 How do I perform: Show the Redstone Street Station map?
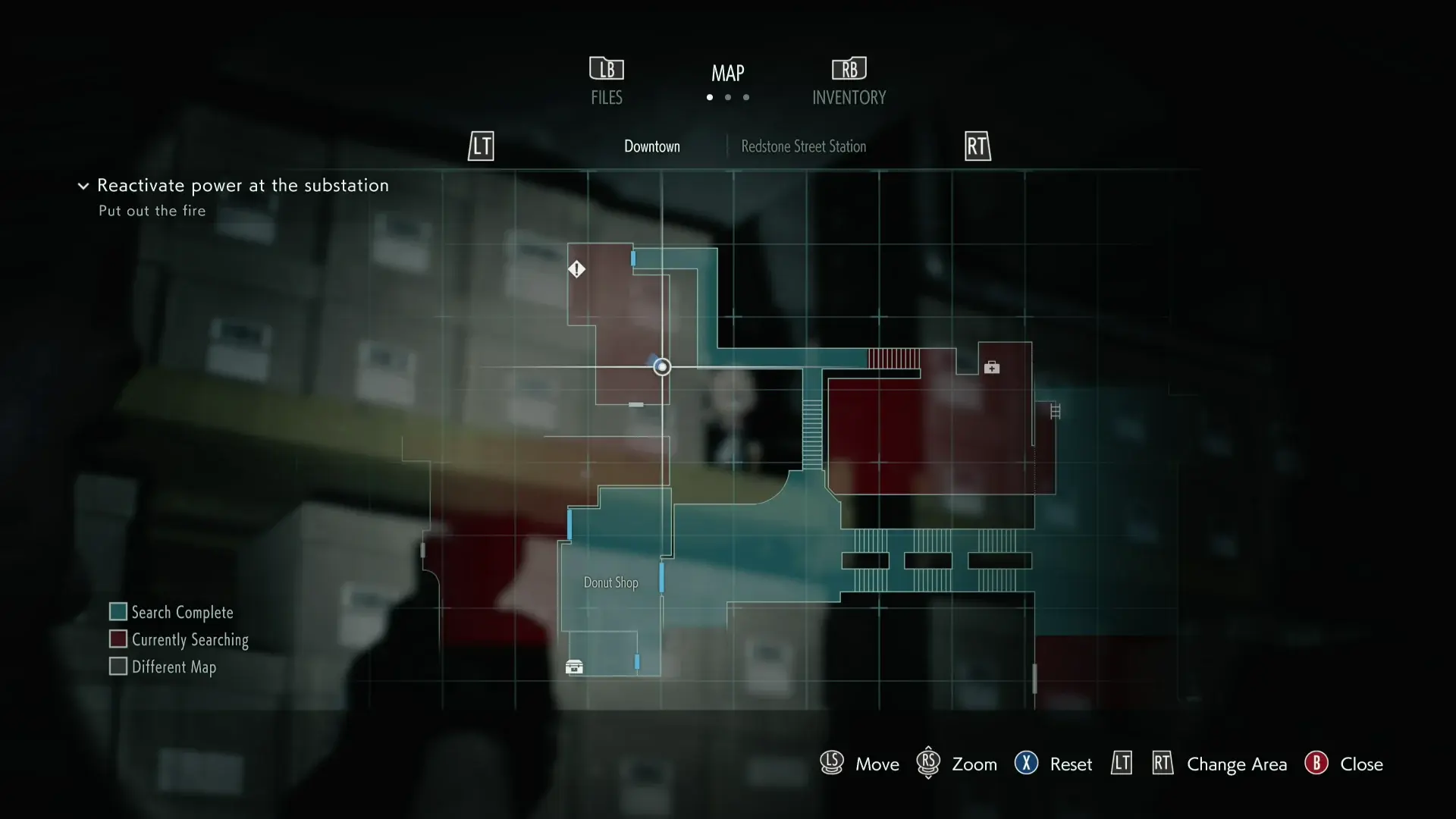803,146
